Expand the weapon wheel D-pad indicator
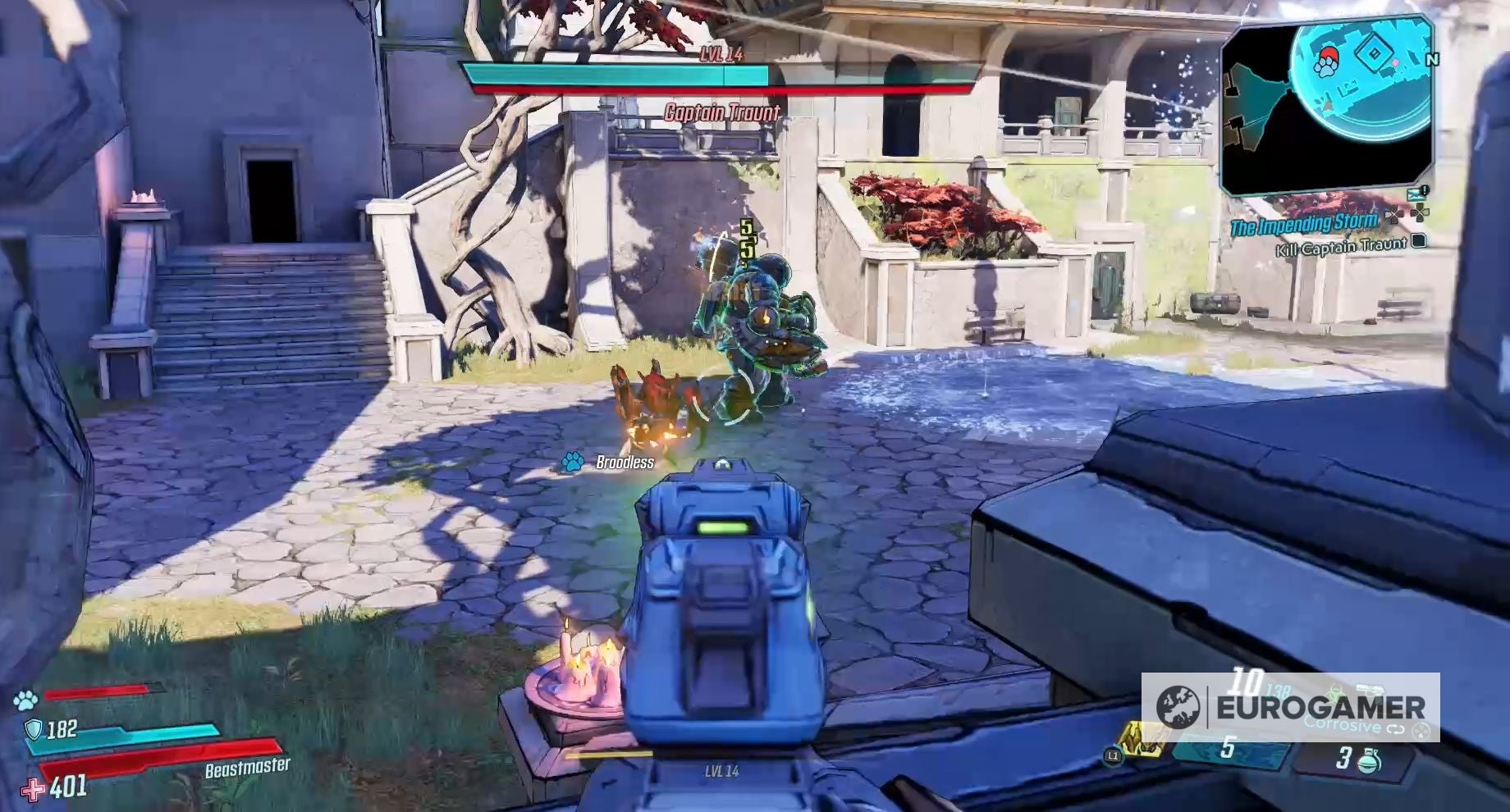 coord(1422,732)
